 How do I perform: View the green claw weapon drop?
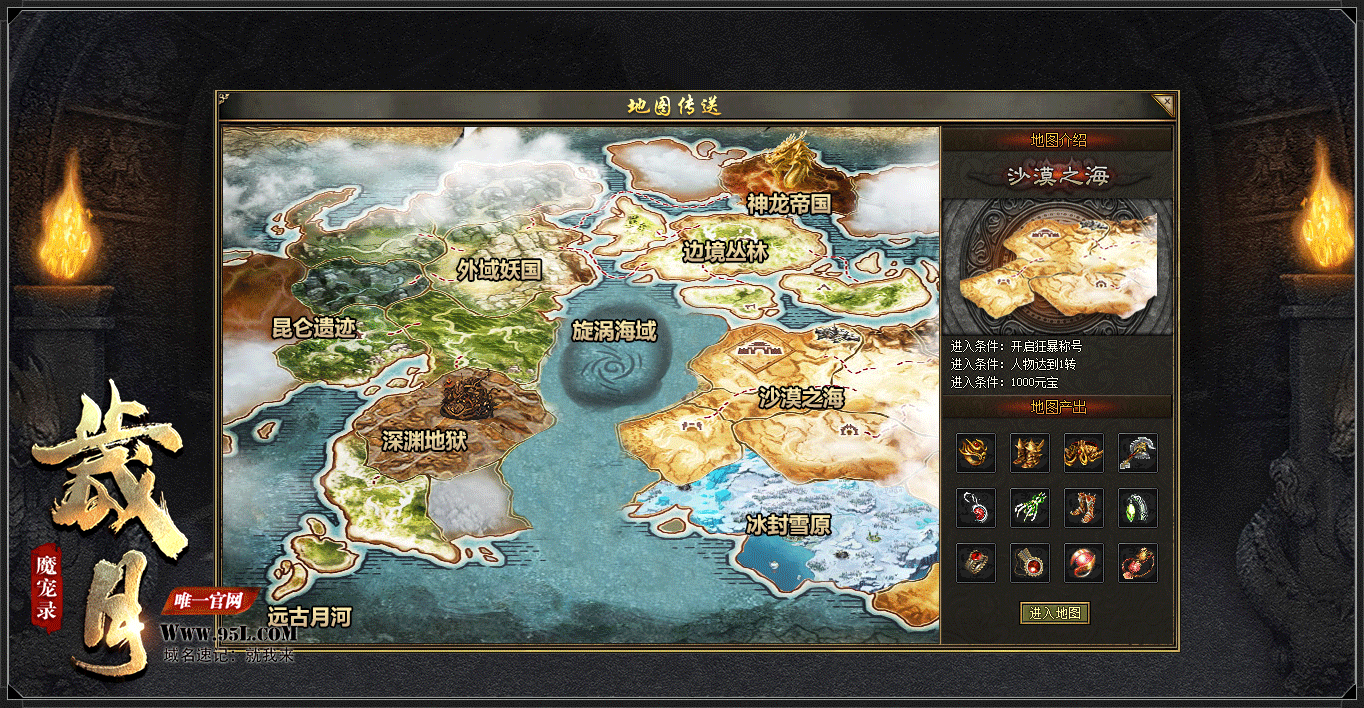pyautogui.click(x=1029, y=508)
